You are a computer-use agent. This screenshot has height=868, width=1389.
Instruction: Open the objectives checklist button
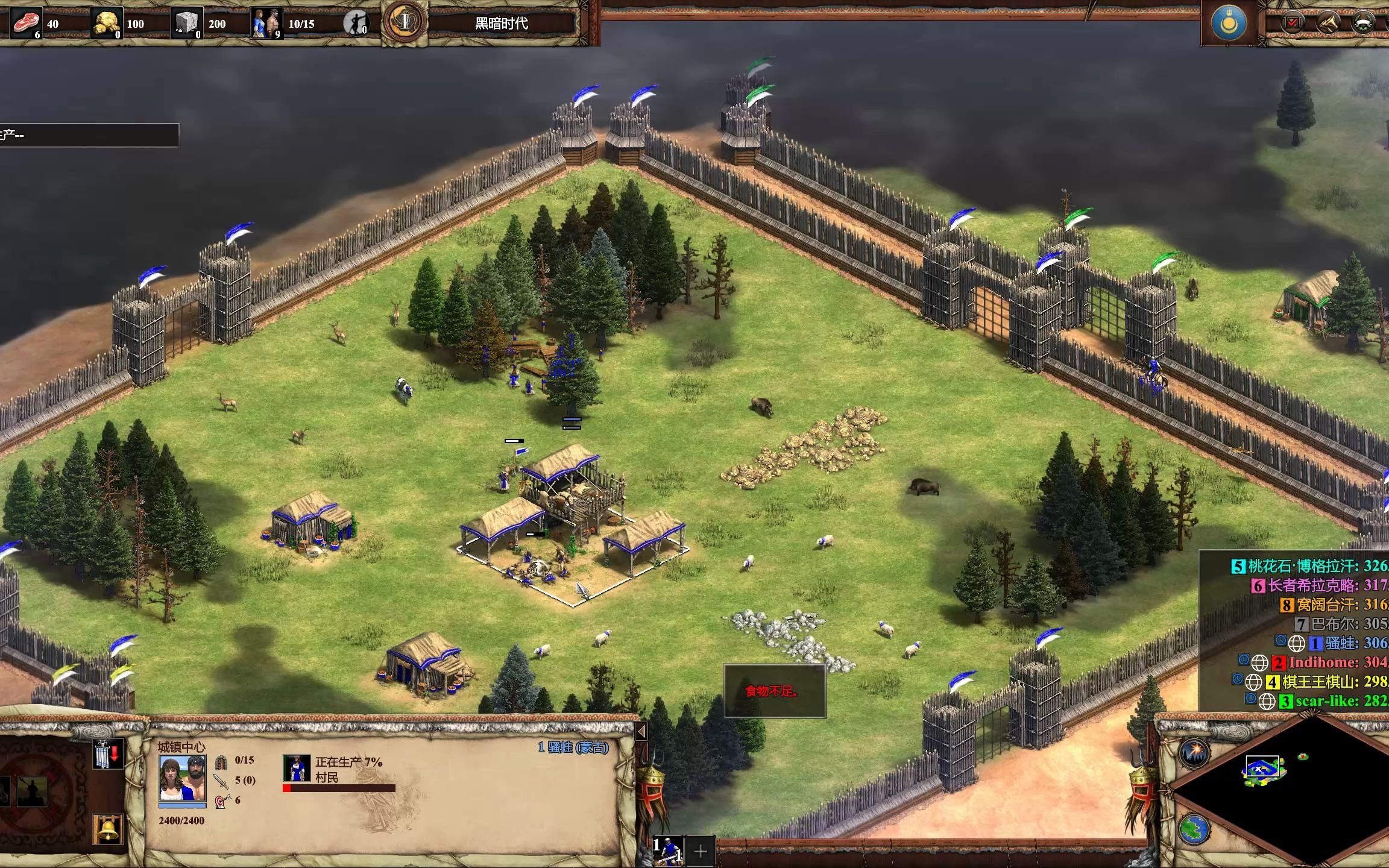[1293, 23]
